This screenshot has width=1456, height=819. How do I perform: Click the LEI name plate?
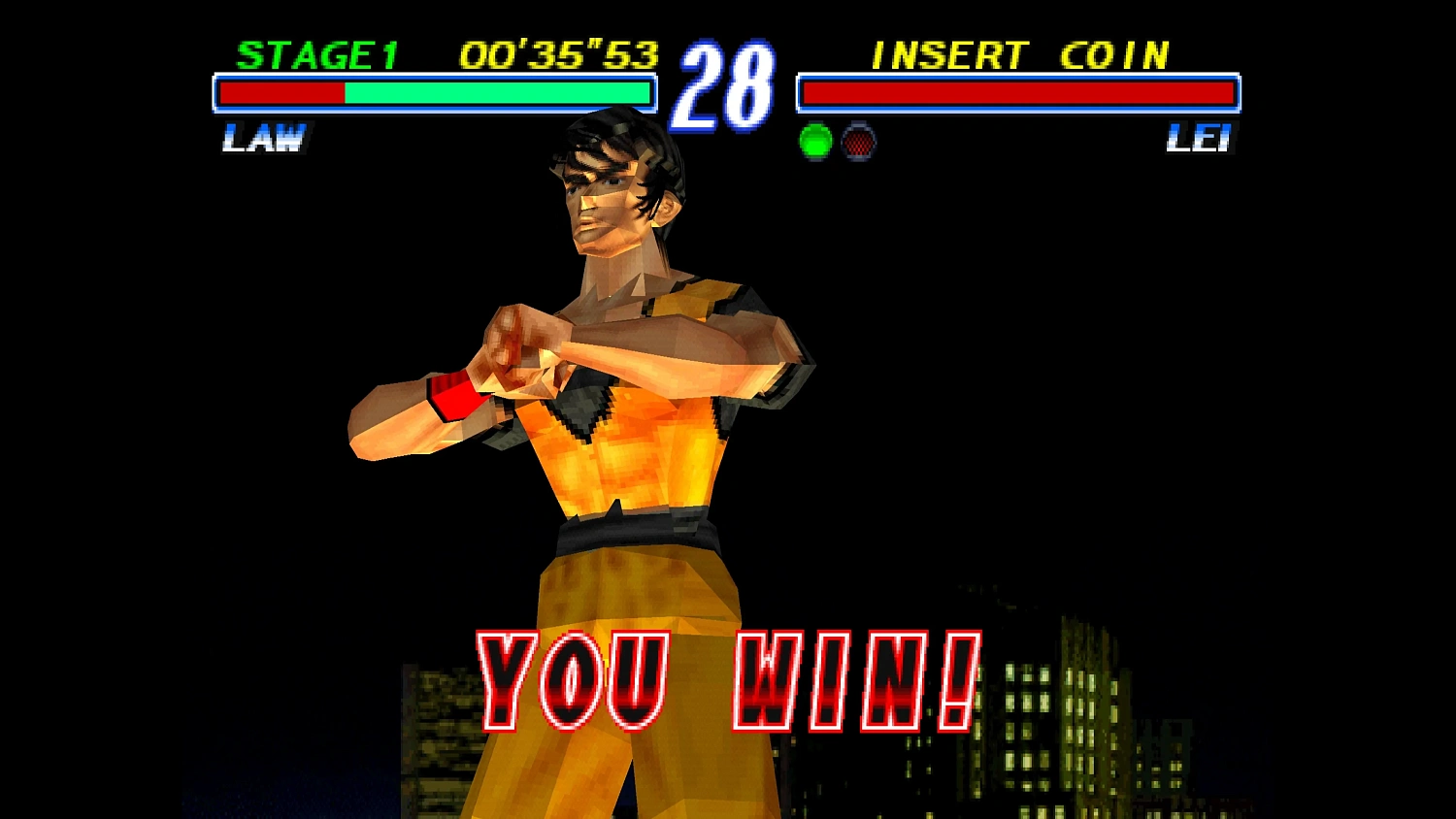[1201, 139]
